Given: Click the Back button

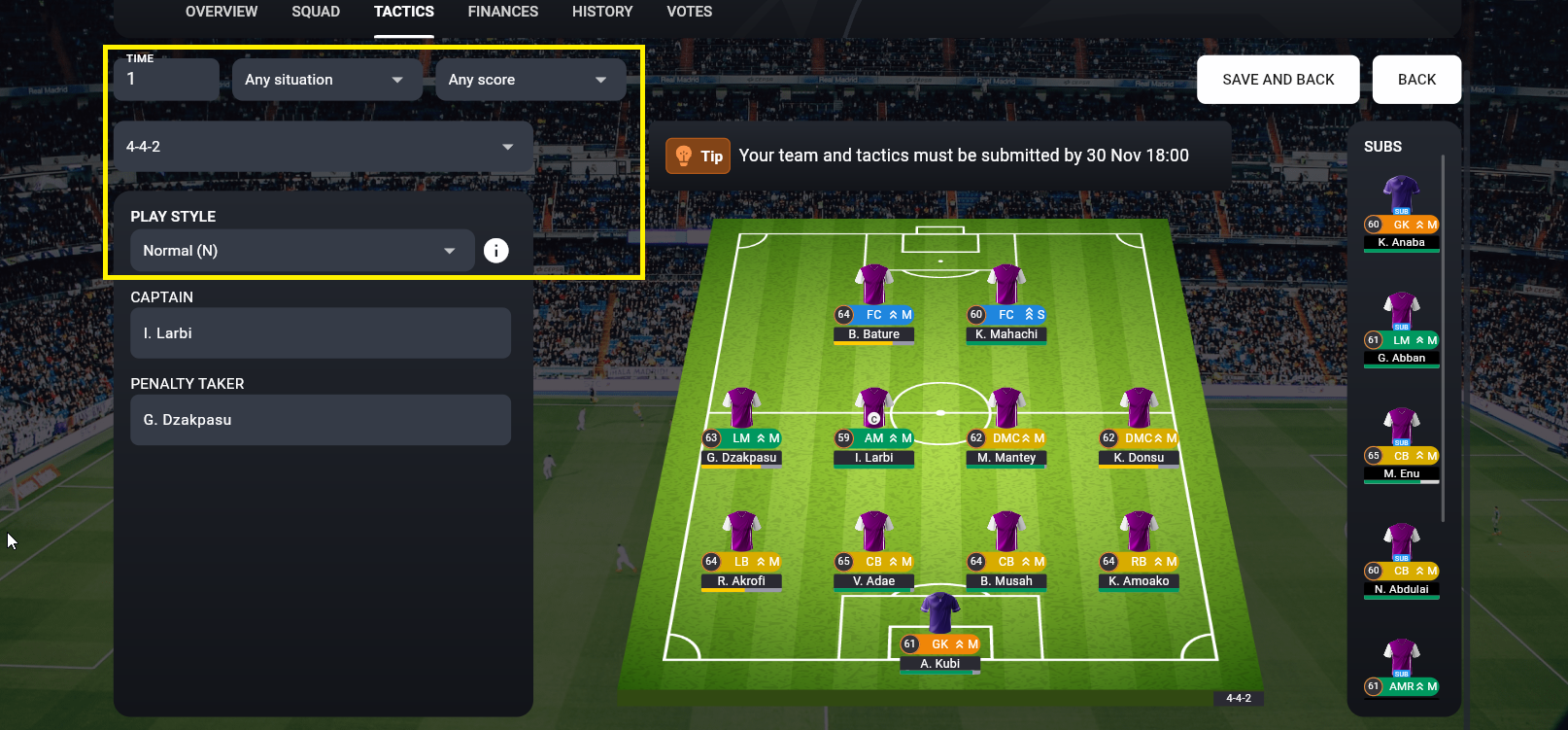Looking at the screenshot, I should (1416, 80).
